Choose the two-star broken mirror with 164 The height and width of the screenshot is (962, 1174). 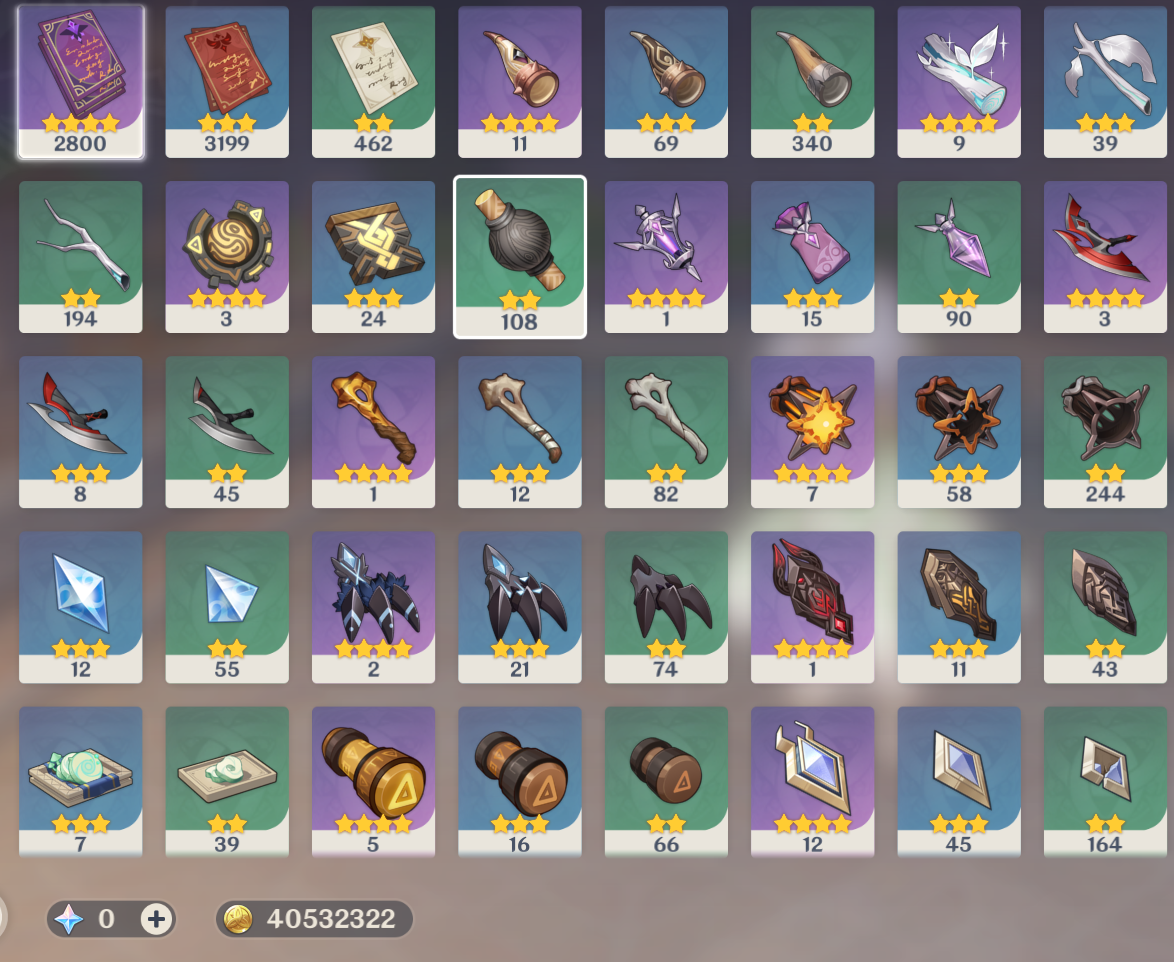point(1105,781)
